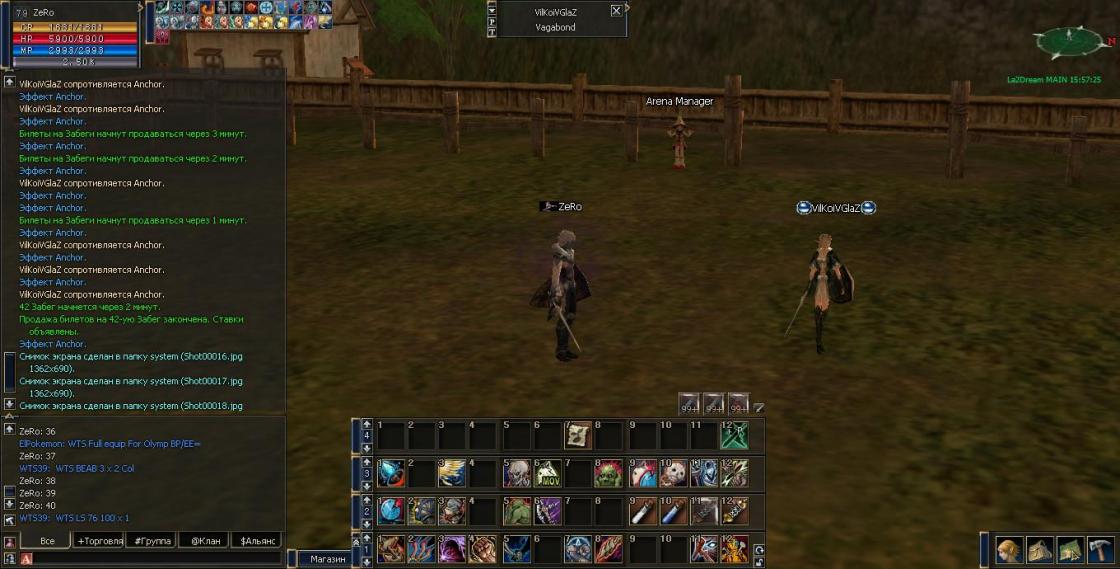Click the hammer icon in the menu bar
This screenshot has width=1120, height=569.
(1101, 549)
